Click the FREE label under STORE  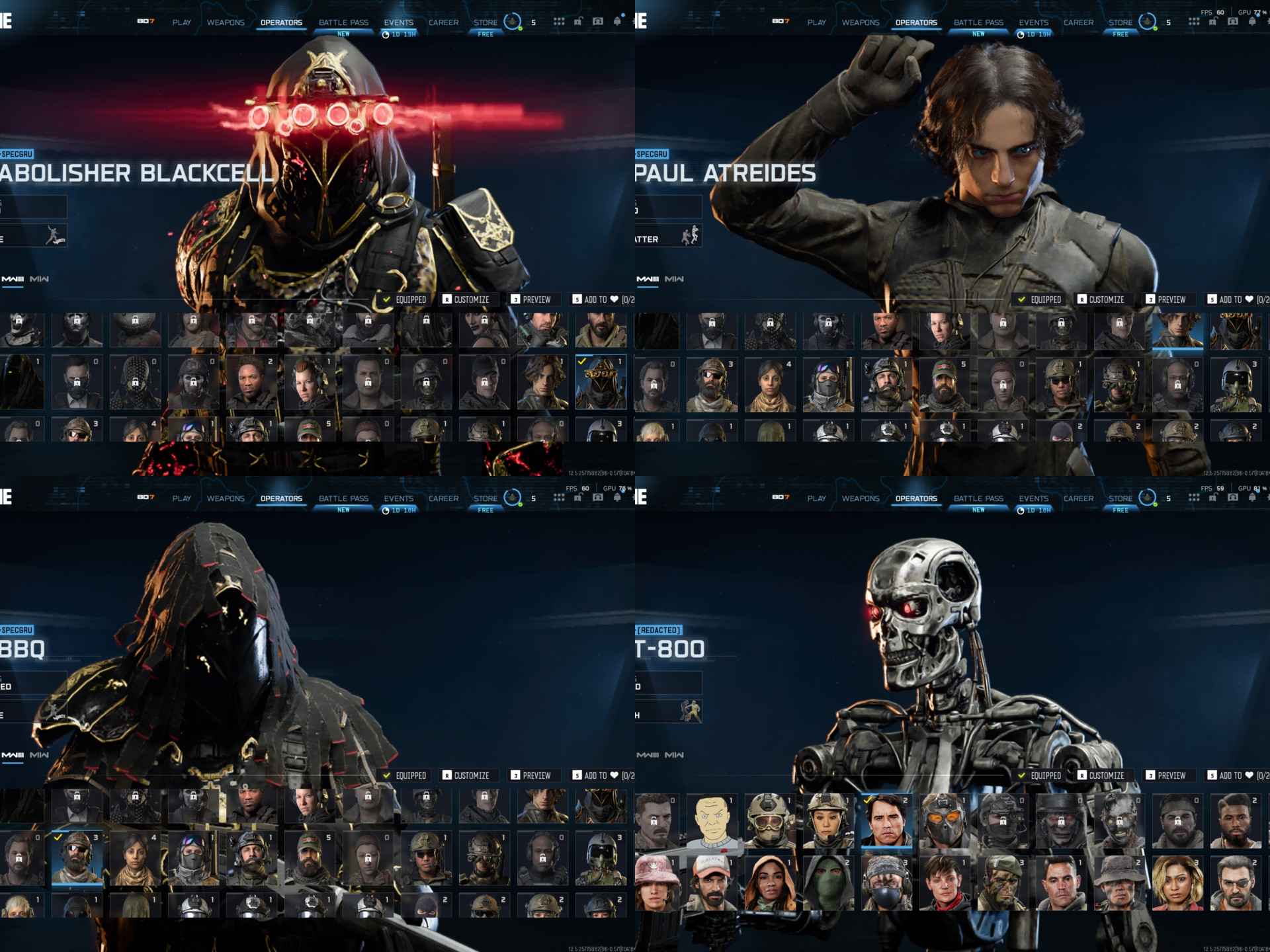[x=485, y=34]
